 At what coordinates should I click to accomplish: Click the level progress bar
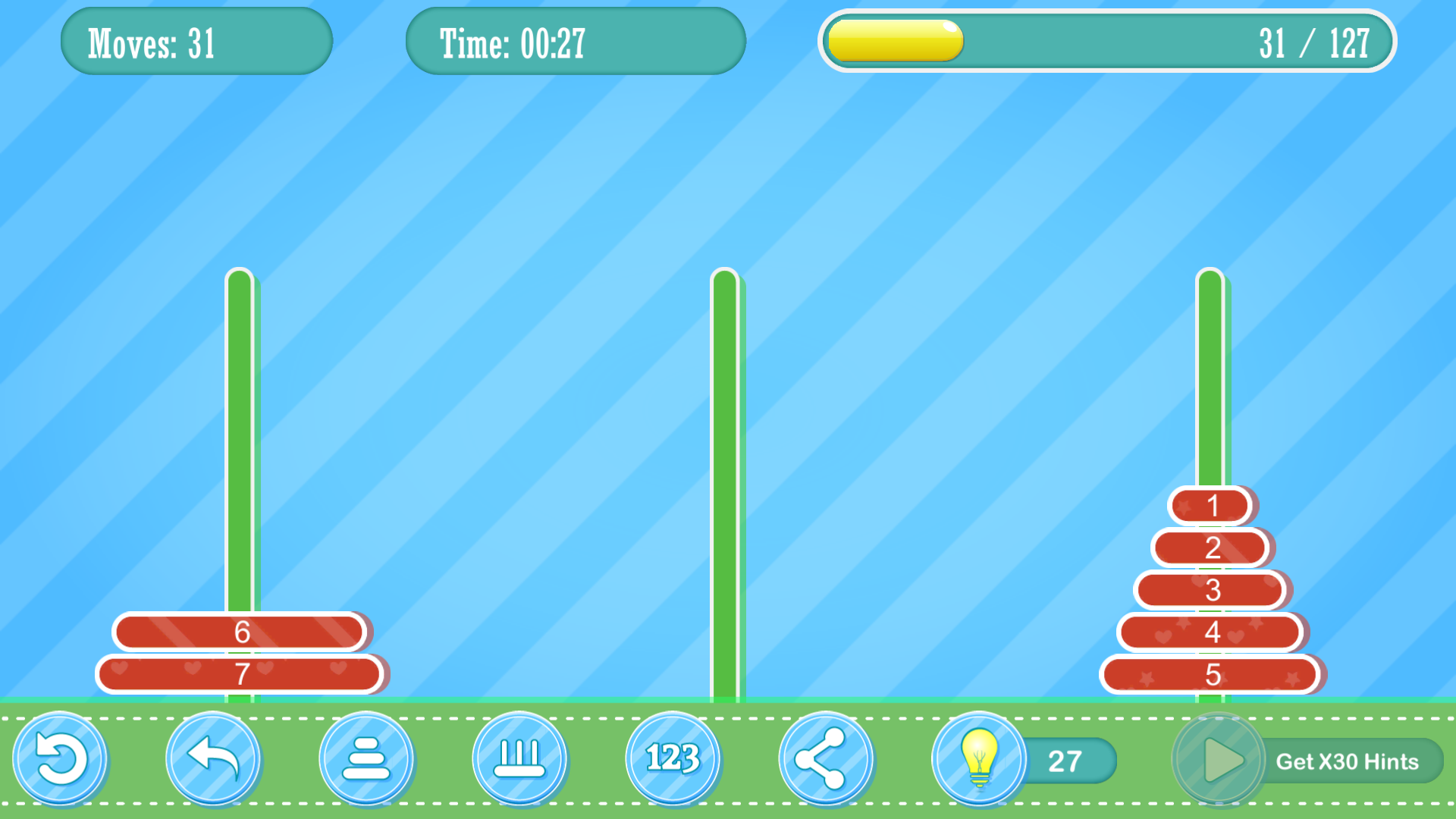tap(1107, 41)
